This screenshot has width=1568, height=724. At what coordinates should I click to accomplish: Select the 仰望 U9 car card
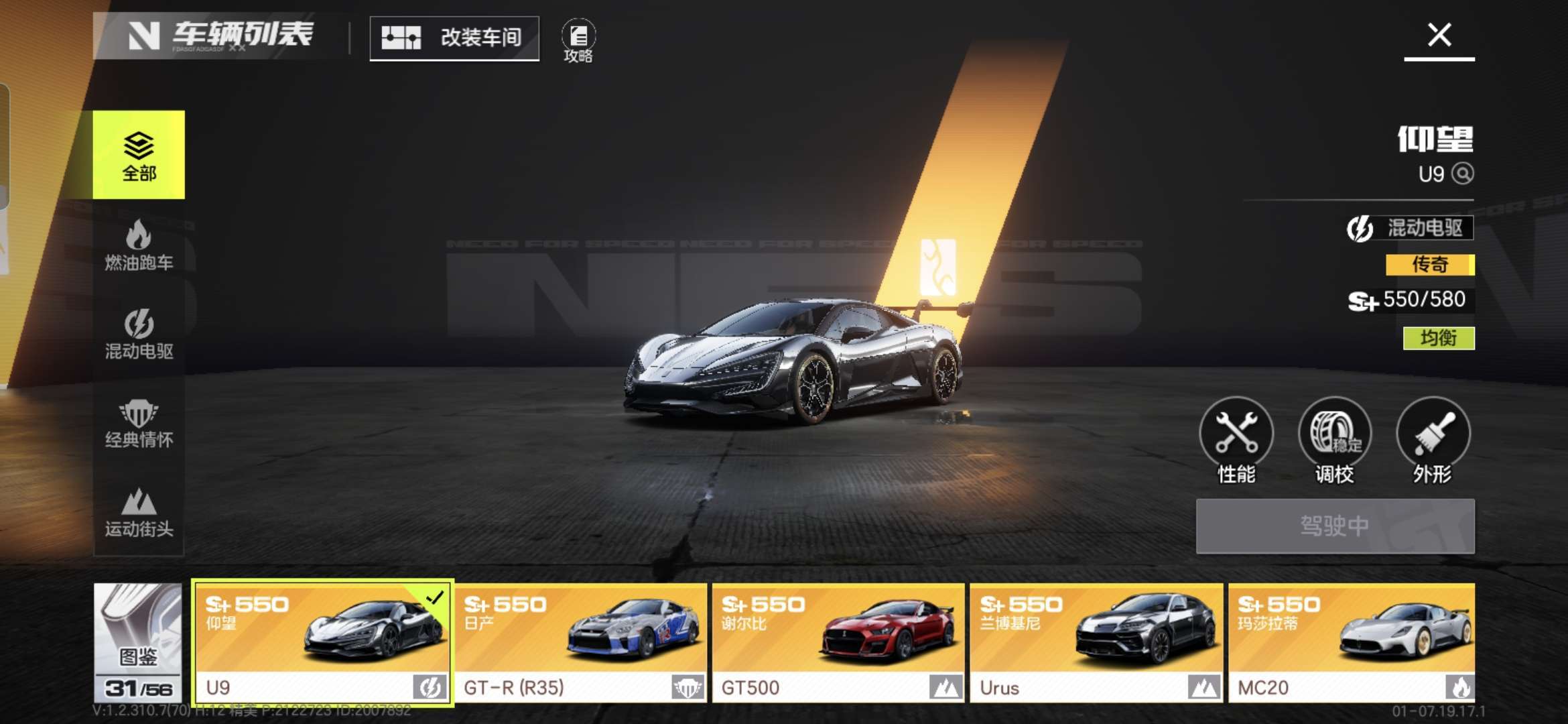coord(323,642)
